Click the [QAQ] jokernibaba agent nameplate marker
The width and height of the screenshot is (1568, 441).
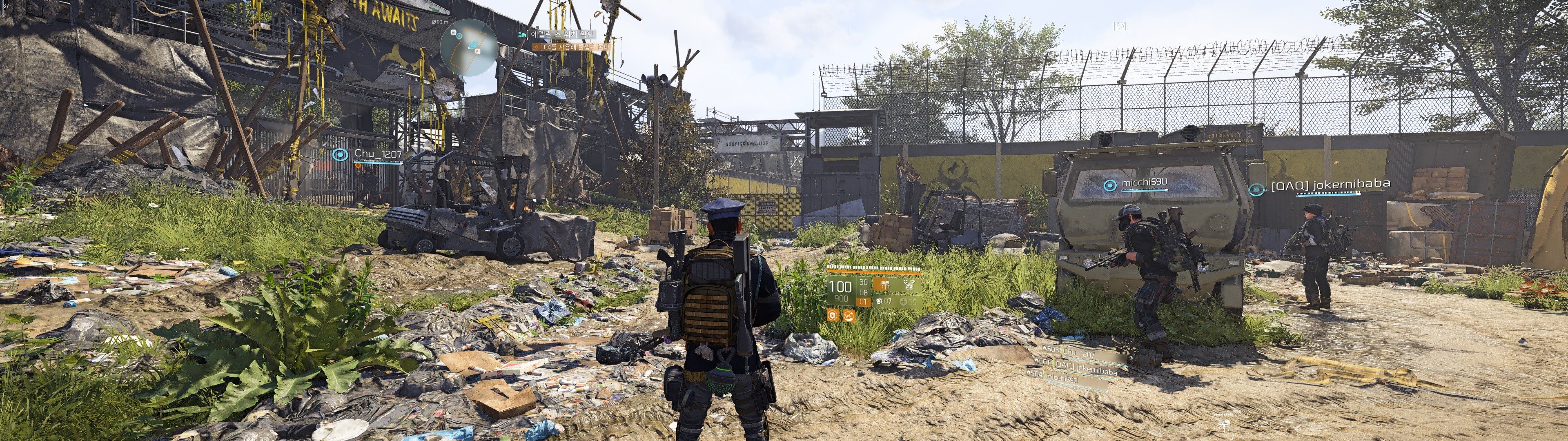[1256, 189]
